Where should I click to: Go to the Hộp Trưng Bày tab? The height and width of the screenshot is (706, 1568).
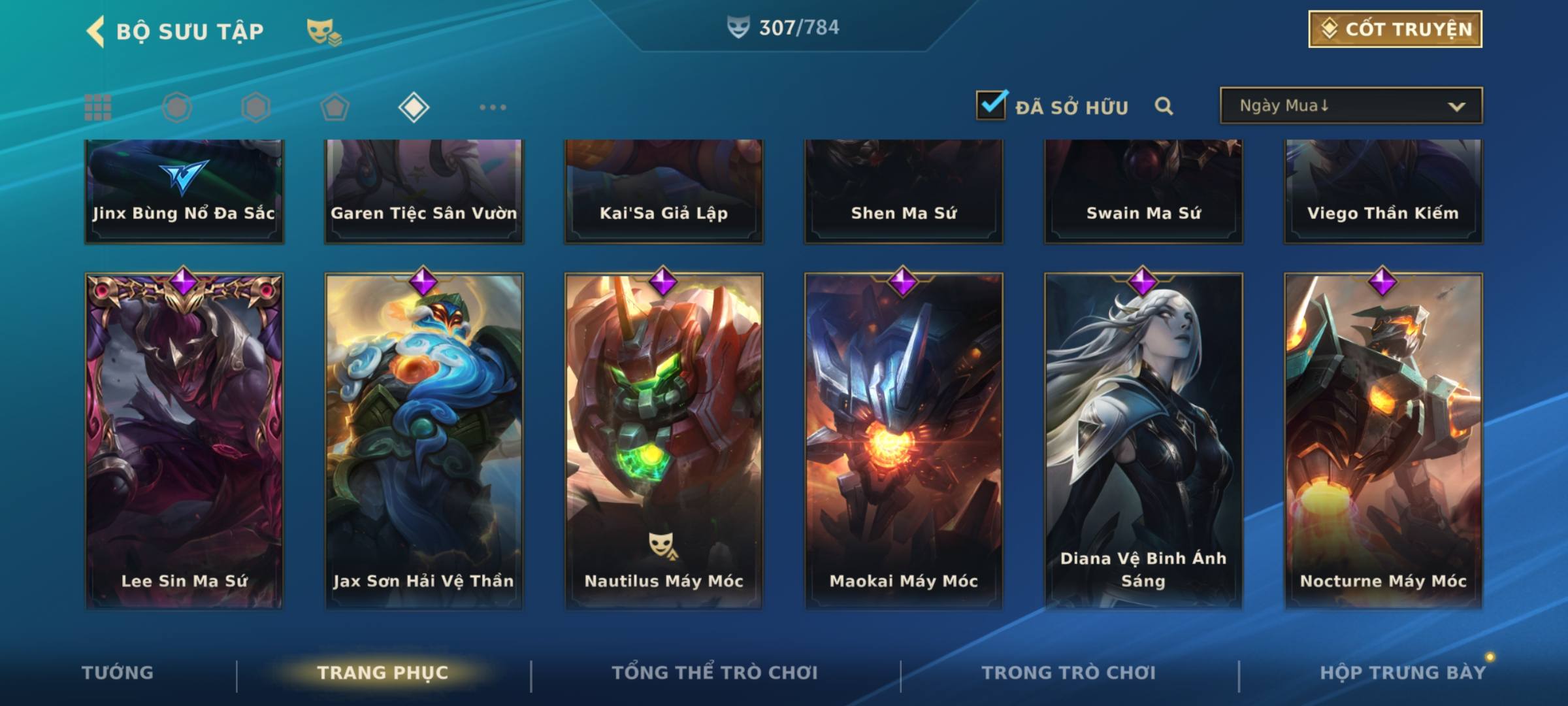pyautogui.click(x=1403, y=673)
